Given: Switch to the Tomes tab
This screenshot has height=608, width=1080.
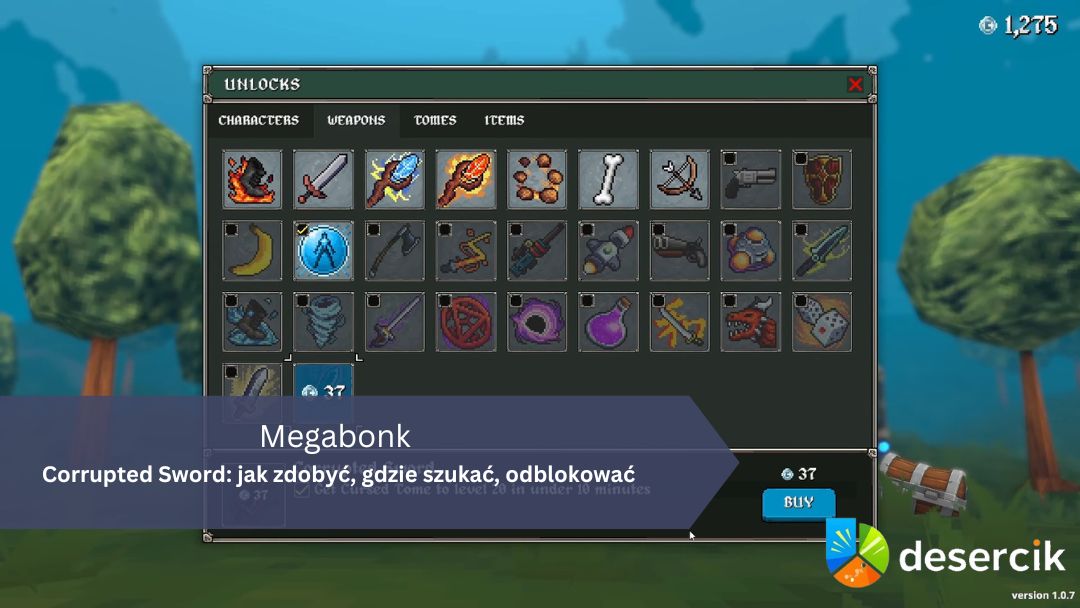Looking at the screenshot, I should pyautogui.click(x=435, y=120).
